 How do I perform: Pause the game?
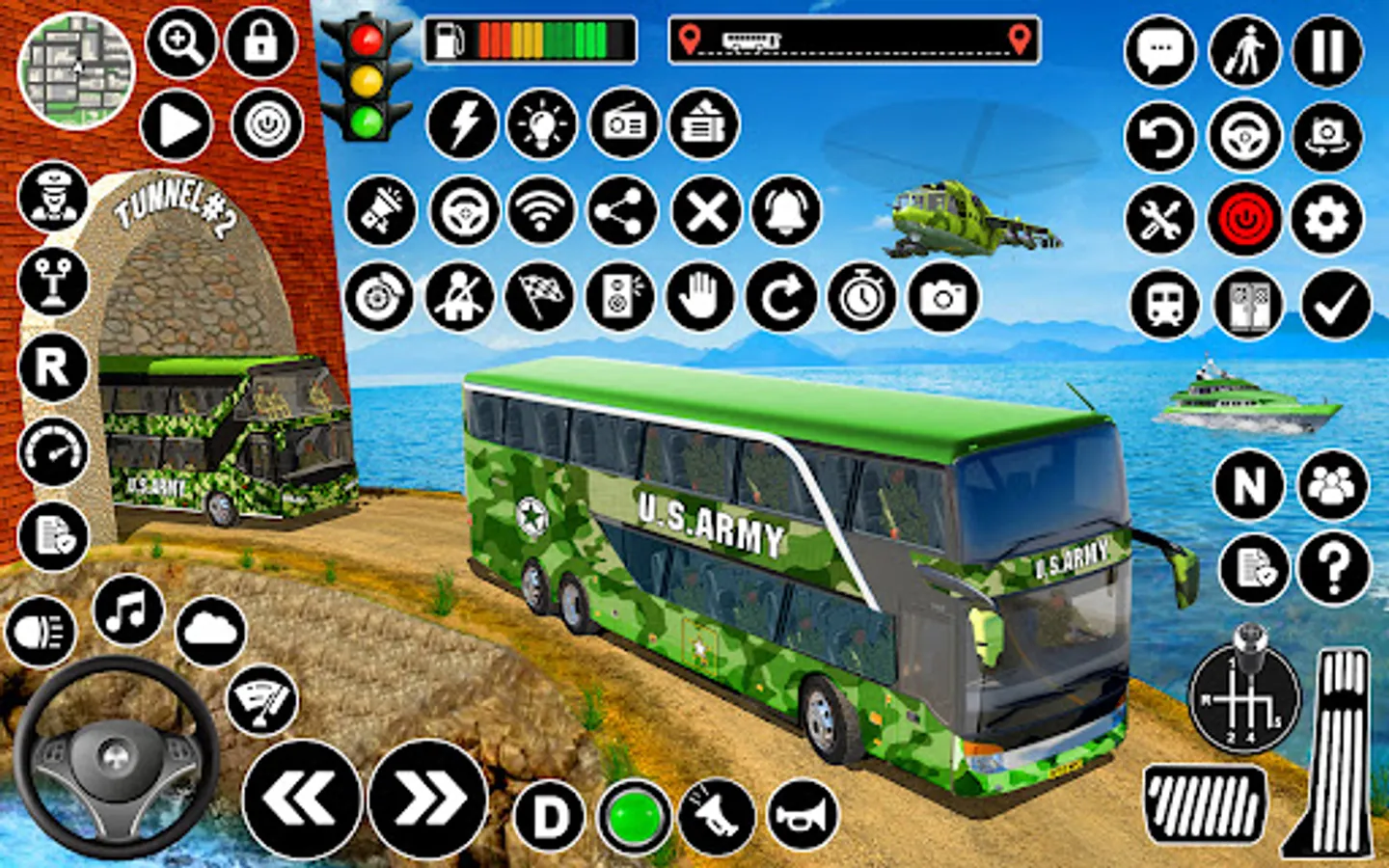pos(1327,51)
